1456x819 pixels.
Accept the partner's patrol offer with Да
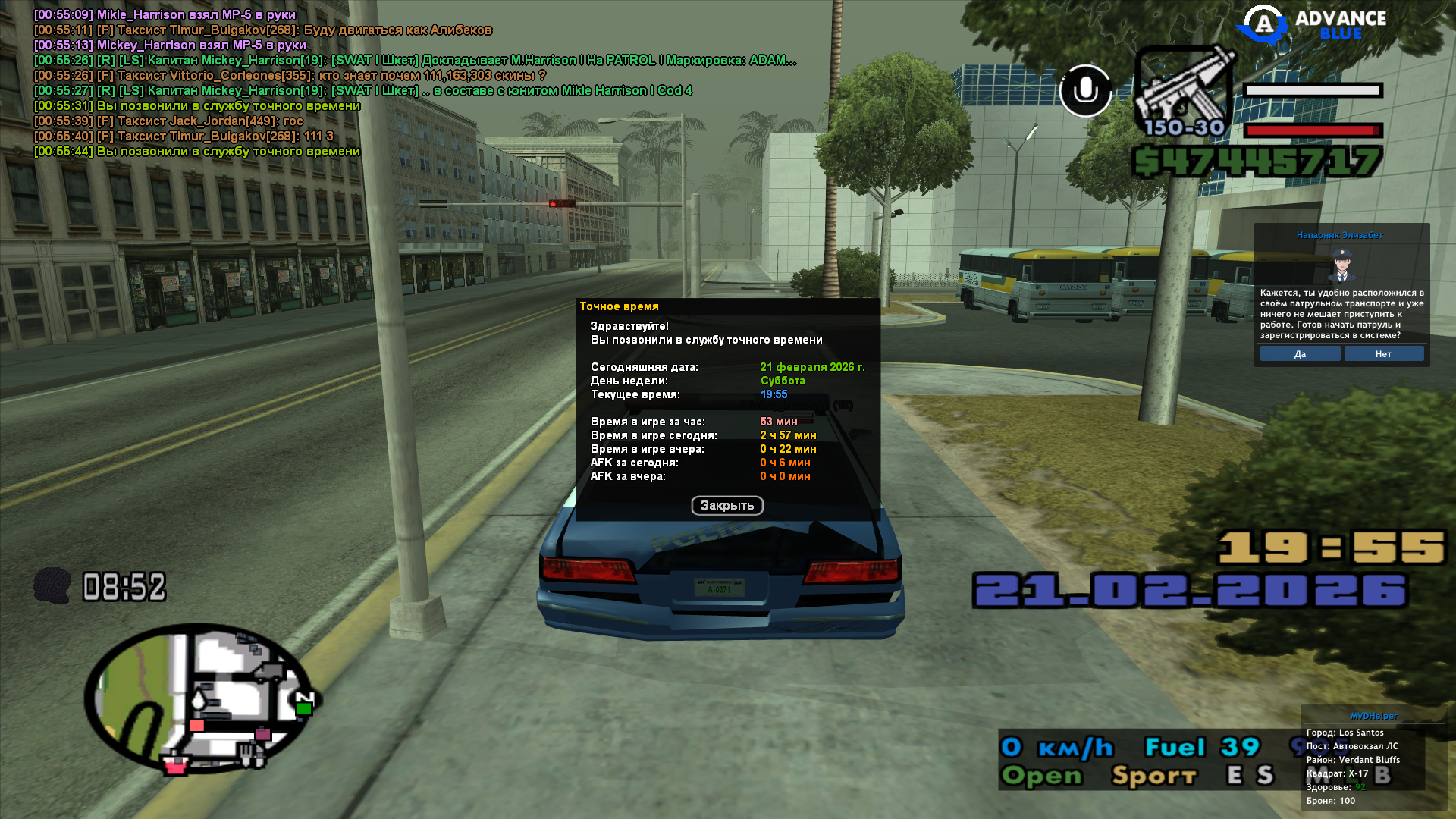[1300, 354]
